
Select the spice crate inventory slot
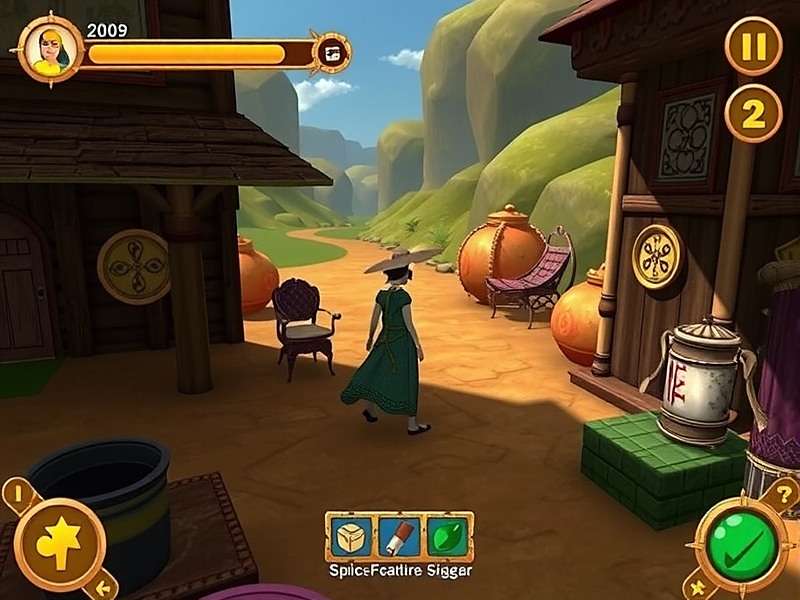(x=352, y=537)
